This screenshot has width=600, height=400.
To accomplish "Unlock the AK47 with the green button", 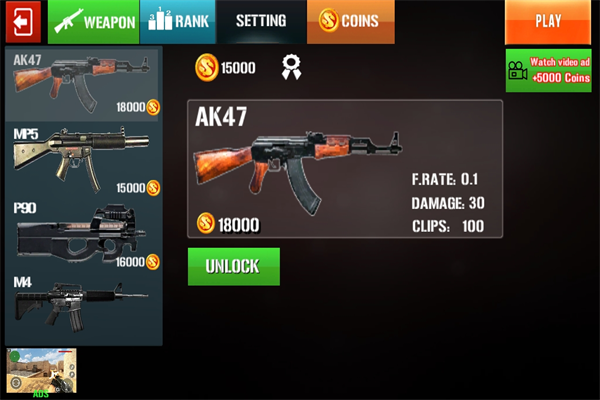I will [233, 267].
